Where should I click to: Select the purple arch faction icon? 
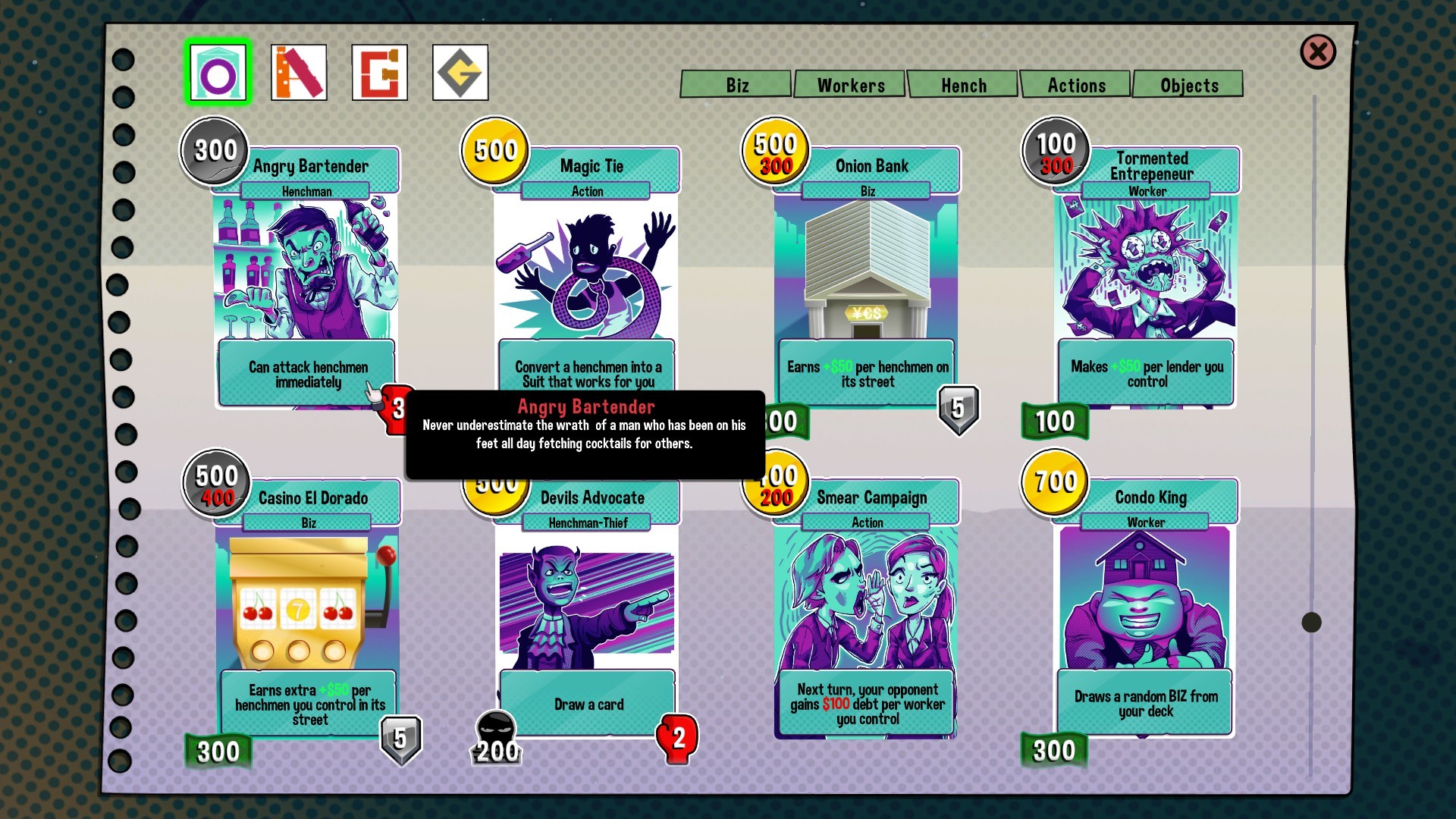(x=218, y=72)
